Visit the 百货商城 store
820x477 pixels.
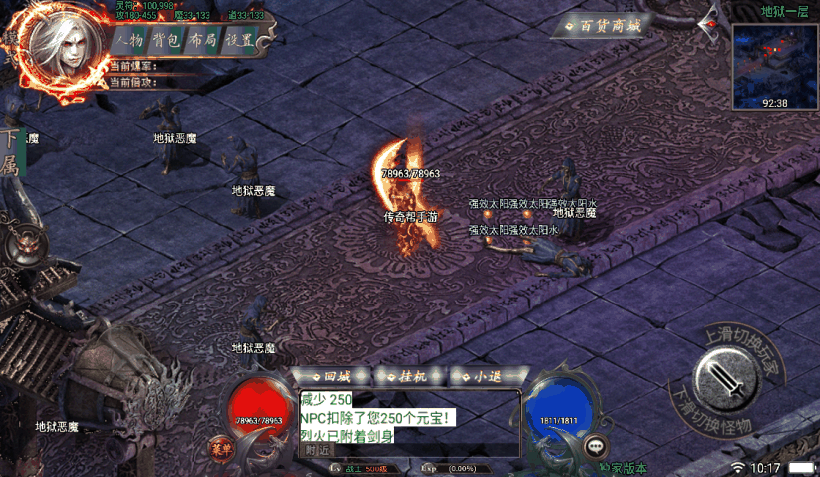[x=601, y=25]
